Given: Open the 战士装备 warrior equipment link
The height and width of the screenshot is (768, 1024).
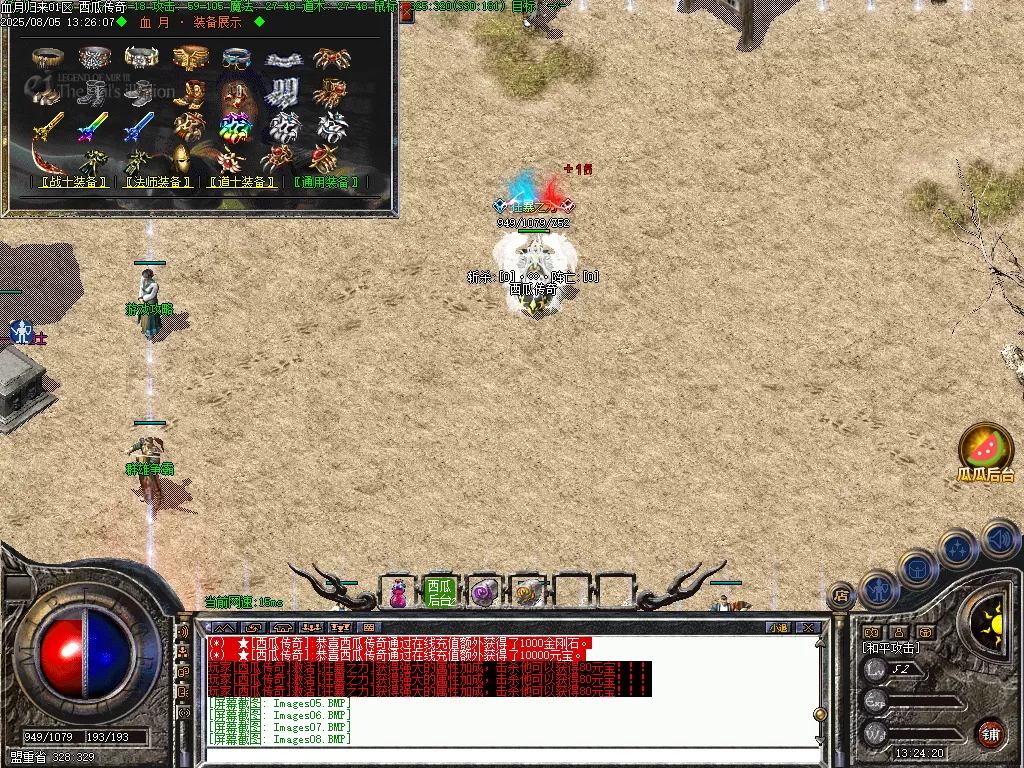Looking at the screenshot, I should pyautogui.click(x=70, y=183).
